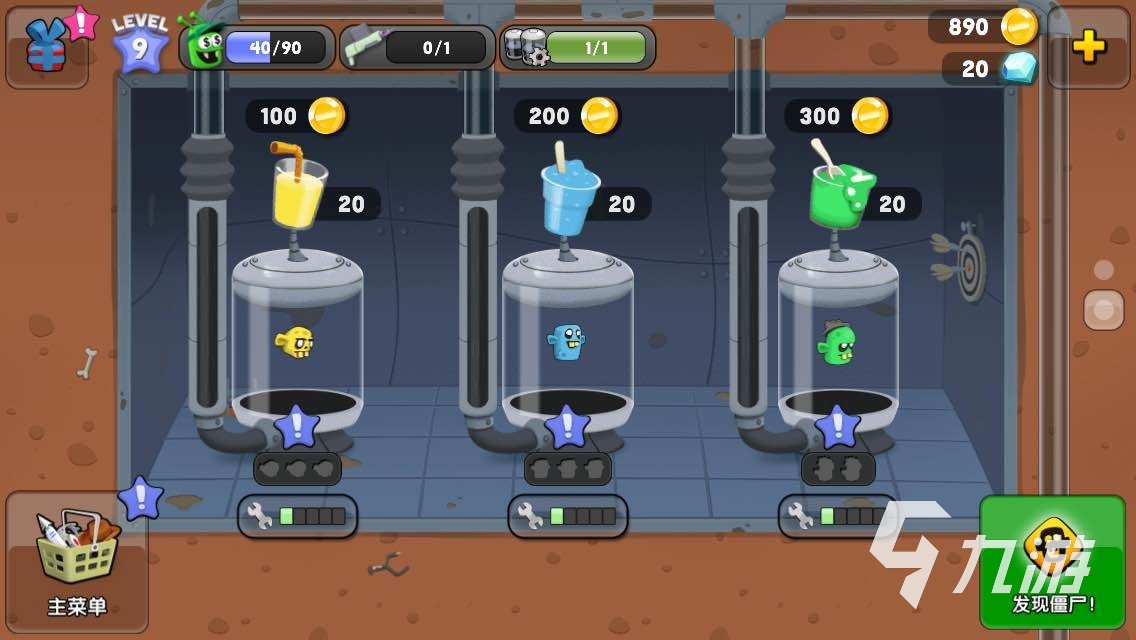
Task: Open the weapon counter showing 0/1
Action: point(417,47)
